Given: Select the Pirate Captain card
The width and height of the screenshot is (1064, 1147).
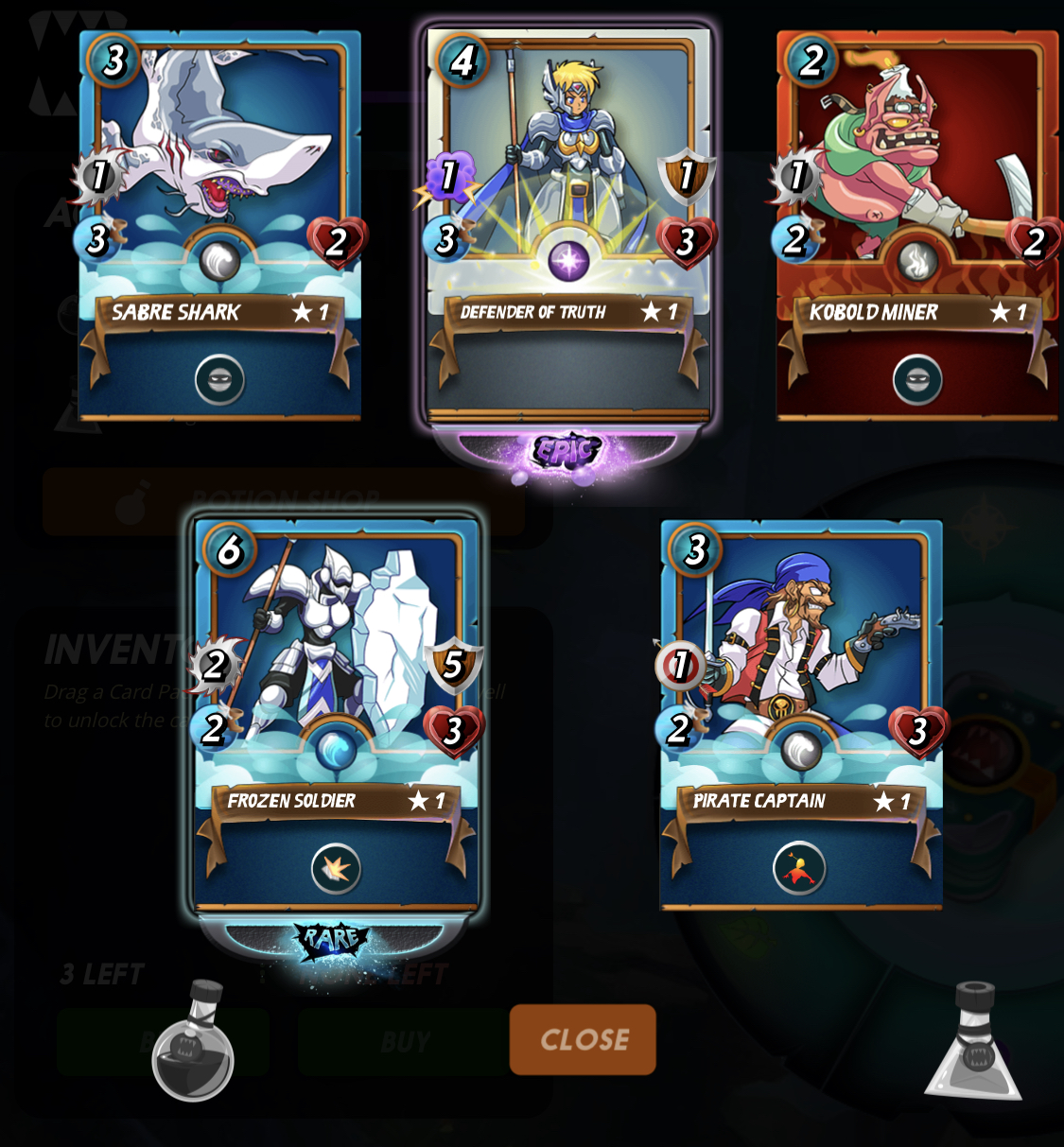Looking at the screenshot, I should (x=800, y=681).
